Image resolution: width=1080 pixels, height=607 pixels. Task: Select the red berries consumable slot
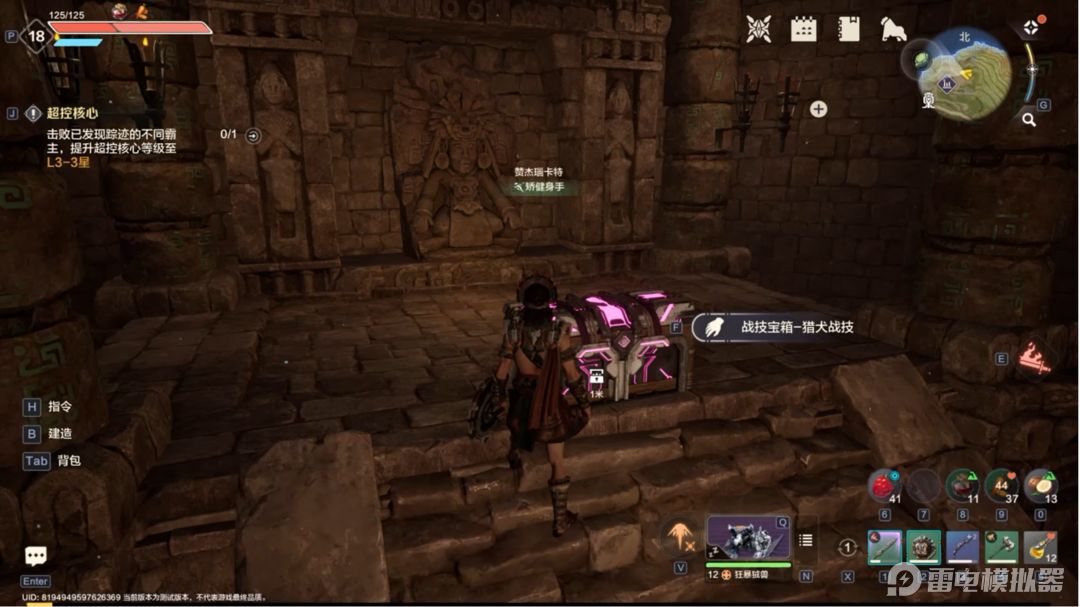[884, 487]
